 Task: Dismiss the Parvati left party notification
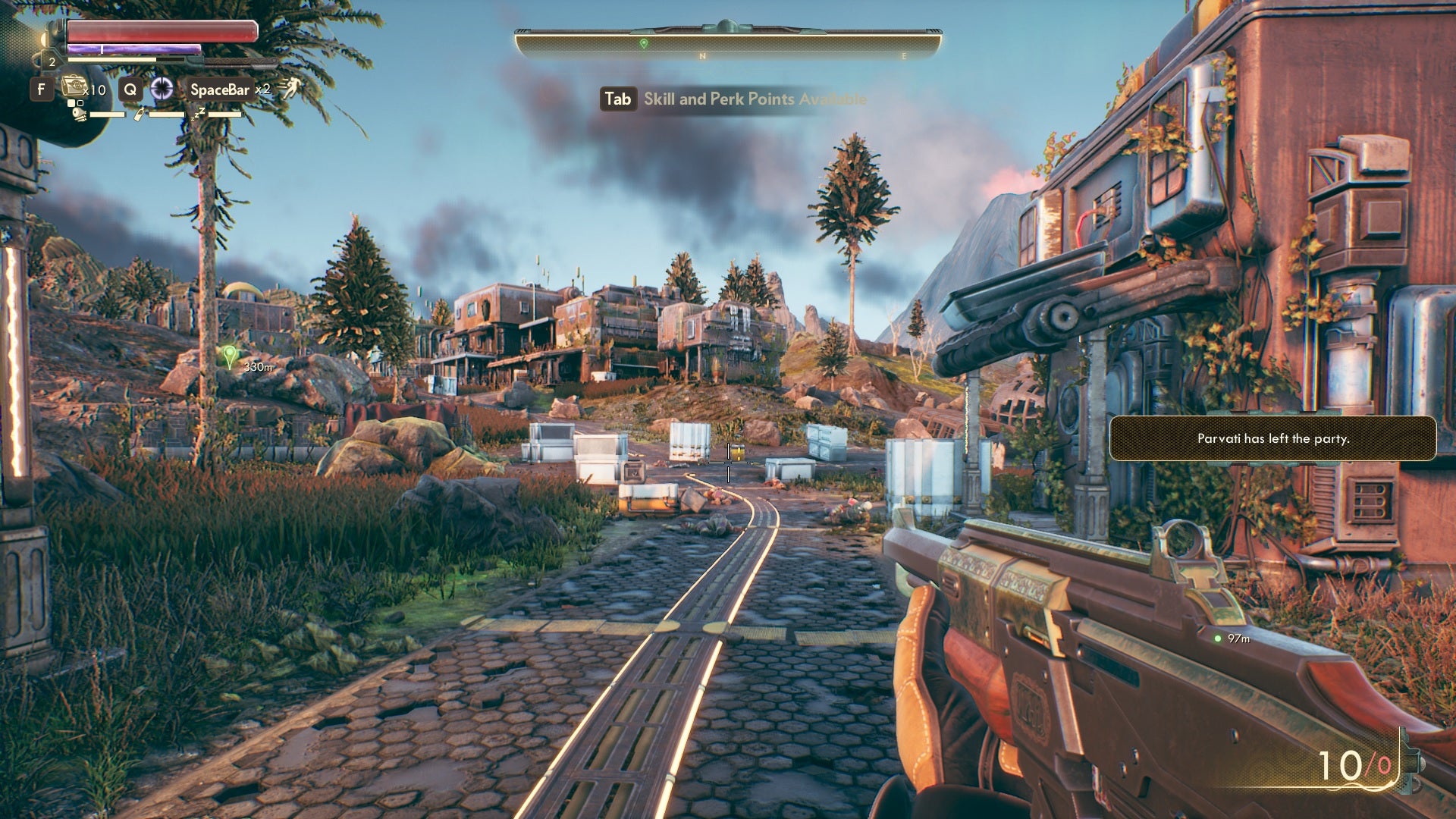[1272, 438]
